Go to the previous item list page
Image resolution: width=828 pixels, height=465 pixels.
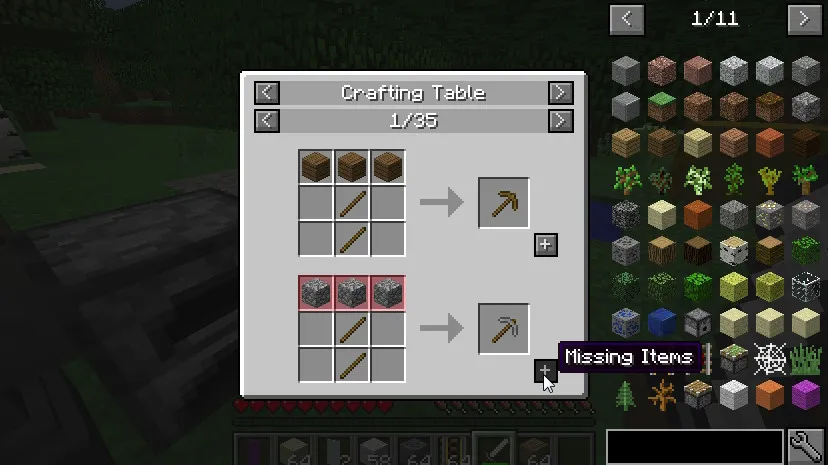click(627, 18)
